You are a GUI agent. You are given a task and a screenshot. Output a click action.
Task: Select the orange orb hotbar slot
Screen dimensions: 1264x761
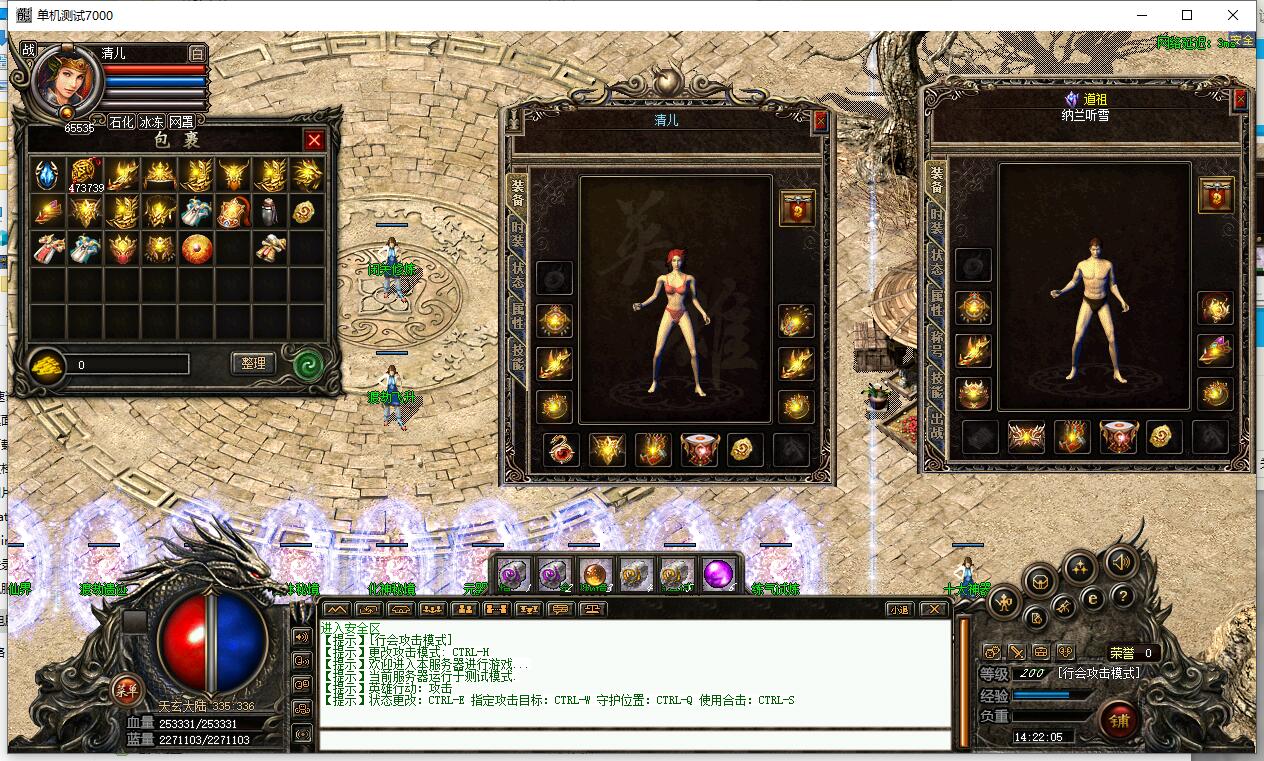click(595, 575)
